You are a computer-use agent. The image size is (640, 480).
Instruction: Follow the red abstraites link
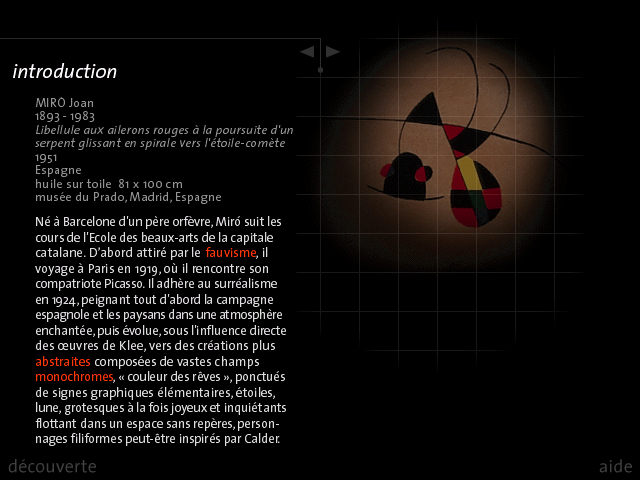coord(62,361)
